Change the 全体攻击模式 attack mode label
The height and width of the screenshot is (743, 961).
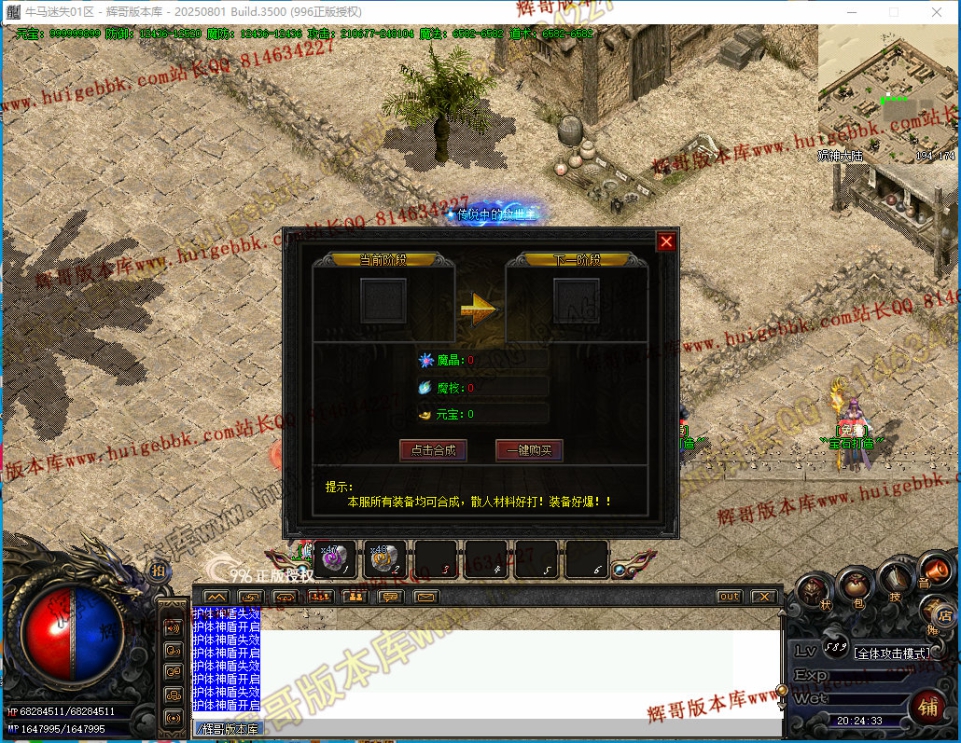tap(892, 653)
